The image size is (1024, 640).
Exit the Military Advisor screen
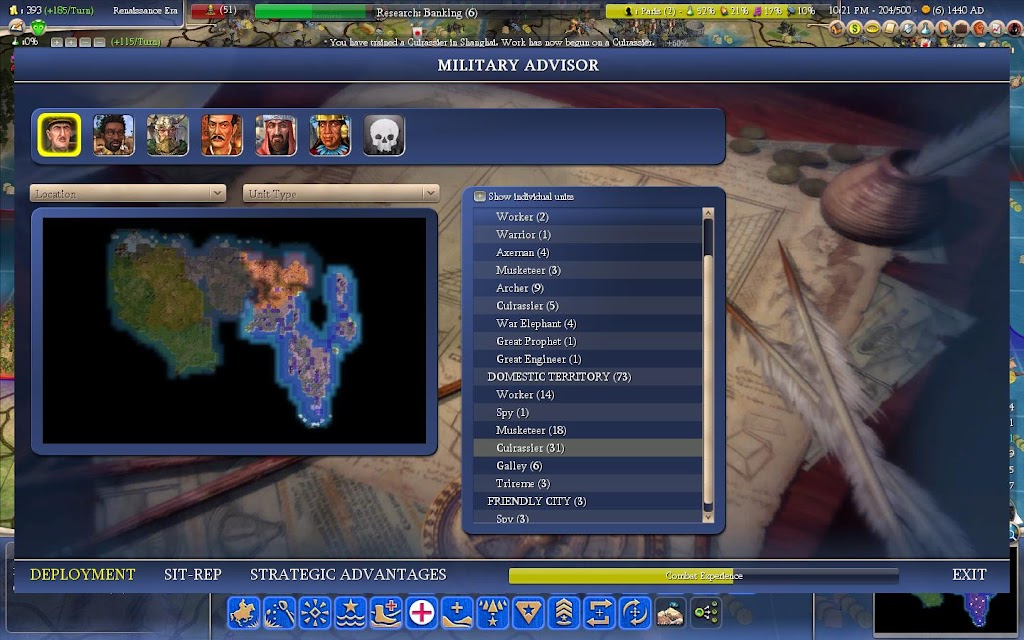point(969,574)
